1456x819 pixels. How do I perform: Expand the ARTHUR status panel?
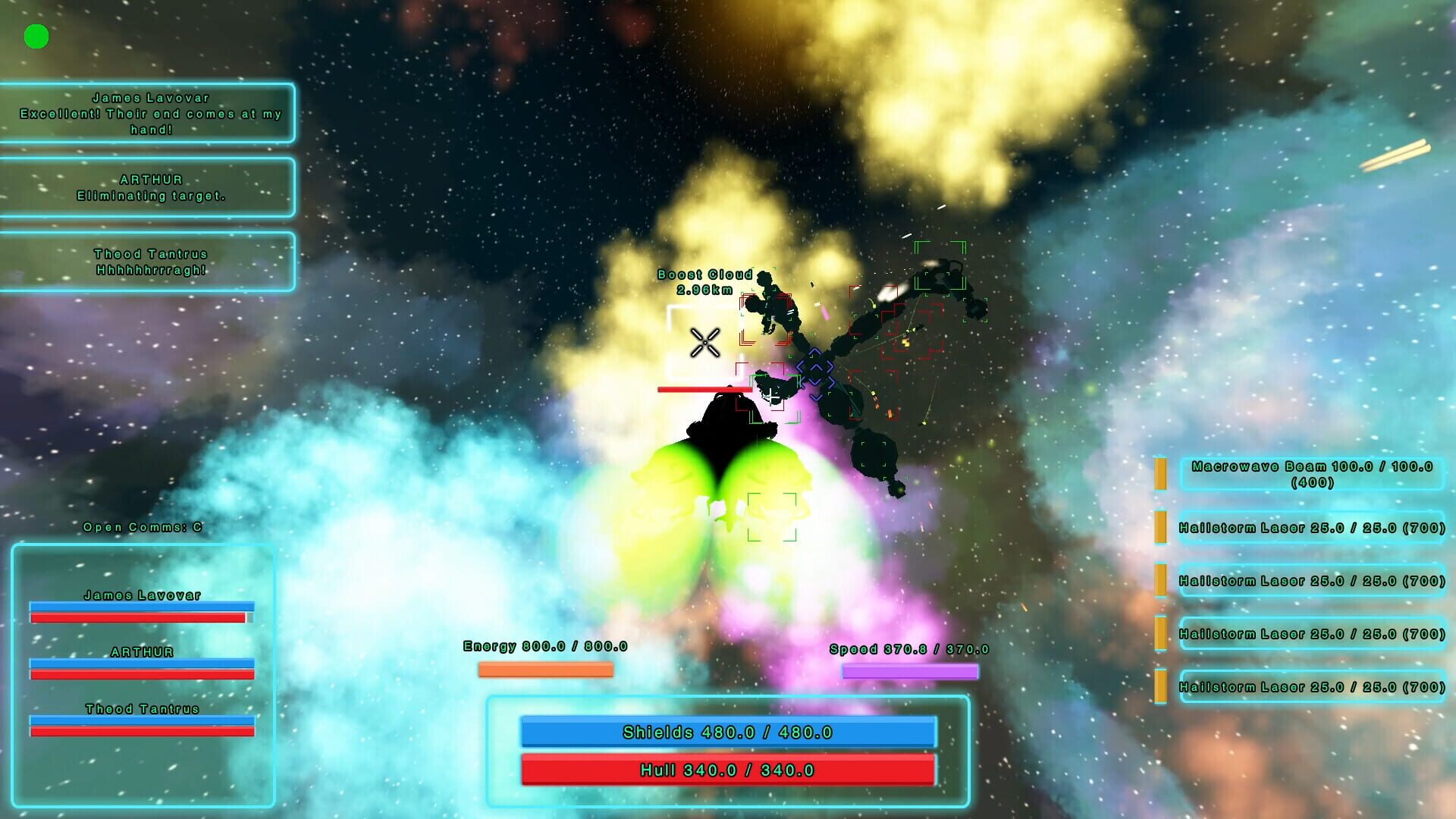(x=148, y=187)
